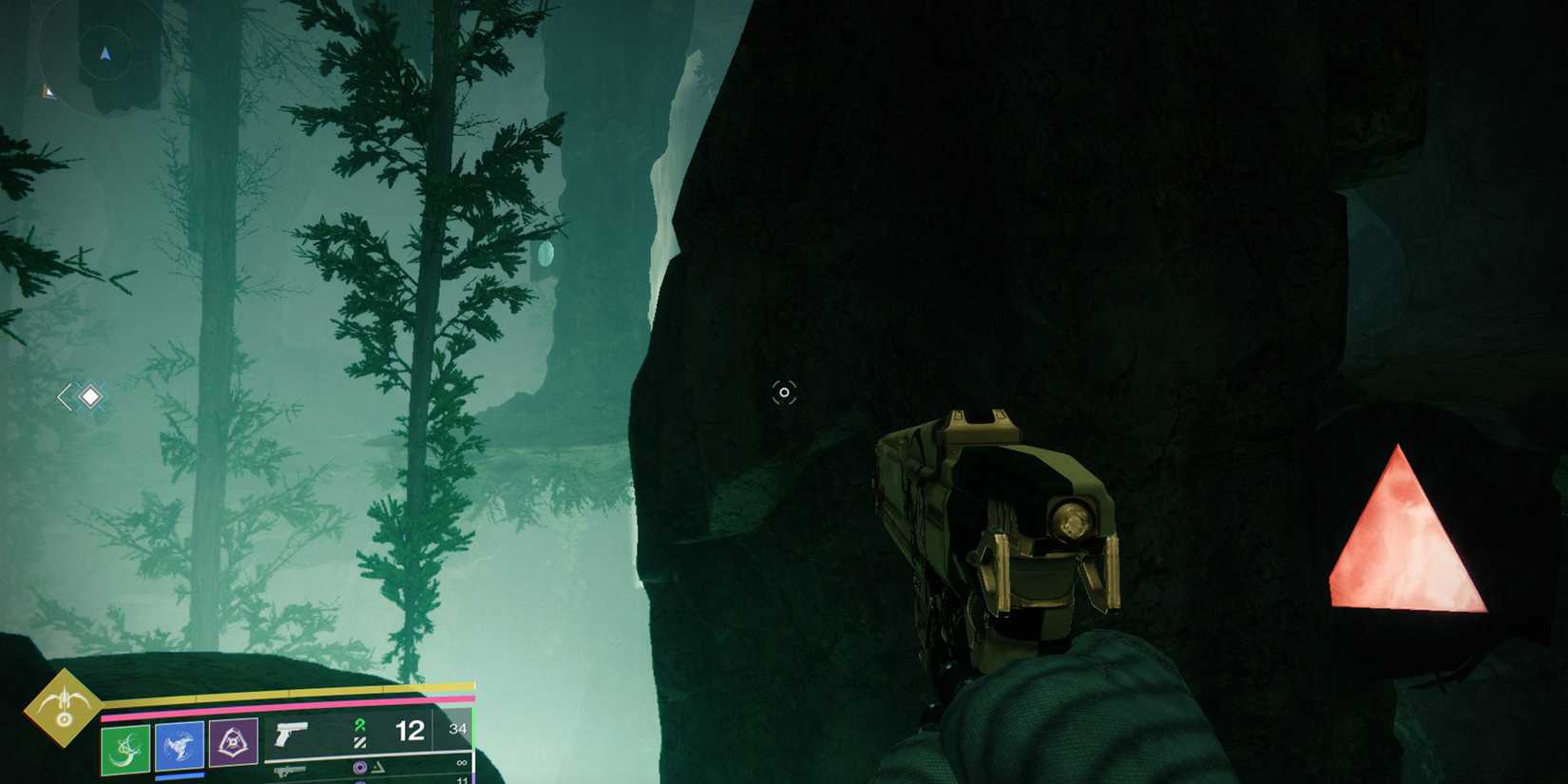Image resolution: width=1568 pixels, height=784 pixels.
Task: Select the purple heavy ammo indicator icon
Action: point(358,768)
